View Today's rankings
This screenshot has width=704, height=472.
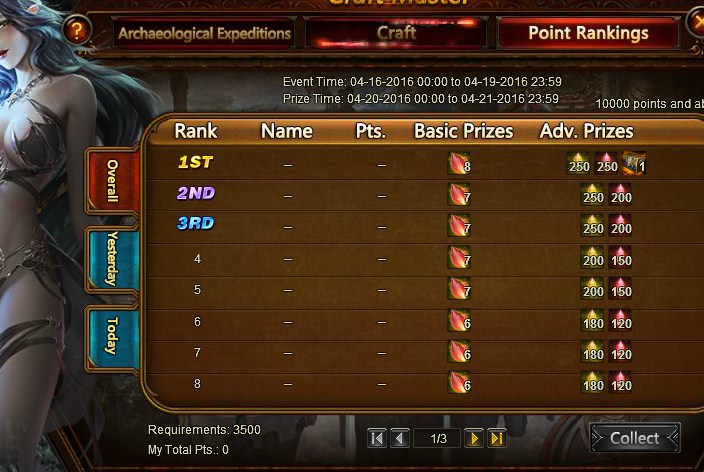click(x=112, y=335)
